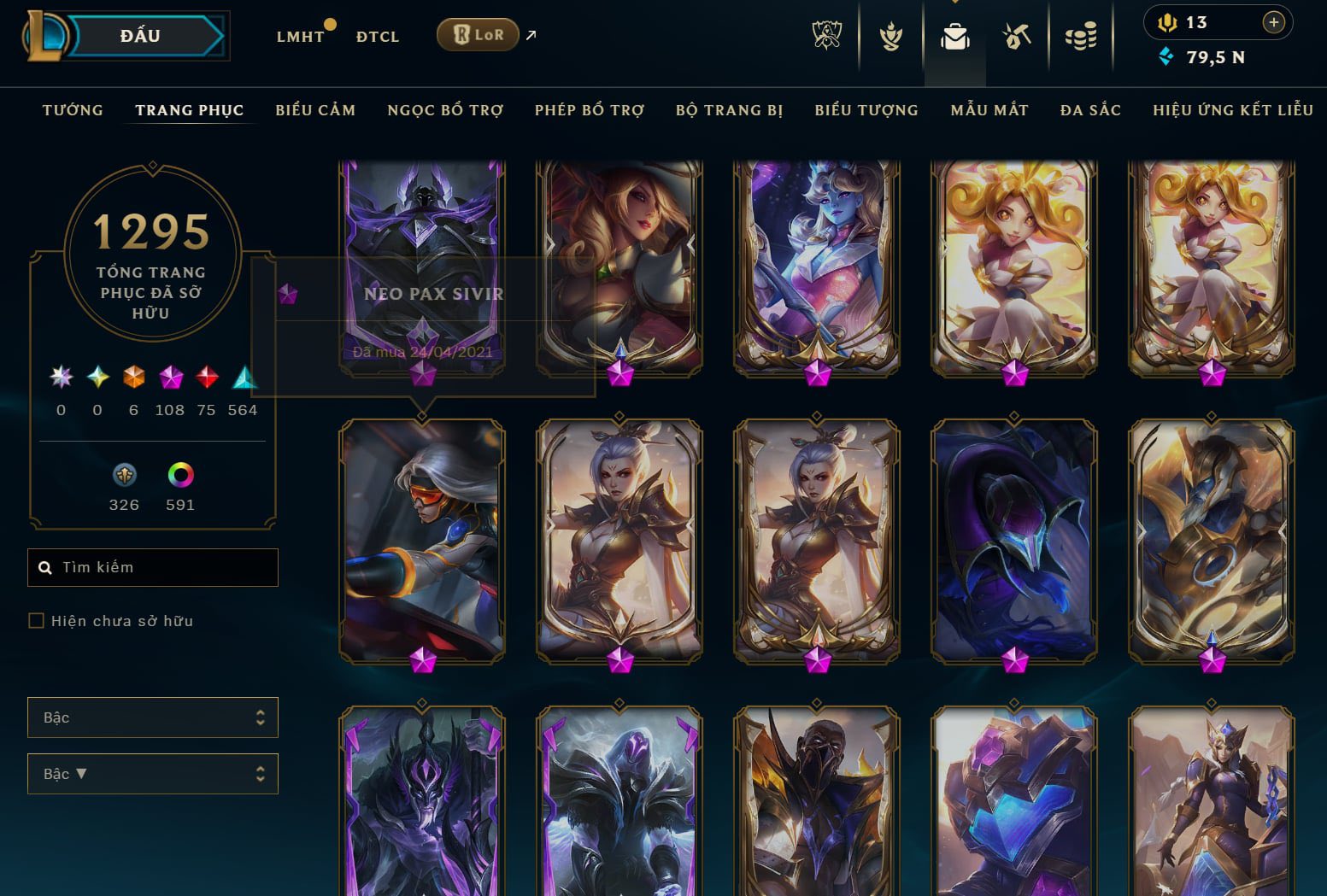Open the BIỂU CẢM tab
This screenshot has width=1327, height=896.
point(315,110)
